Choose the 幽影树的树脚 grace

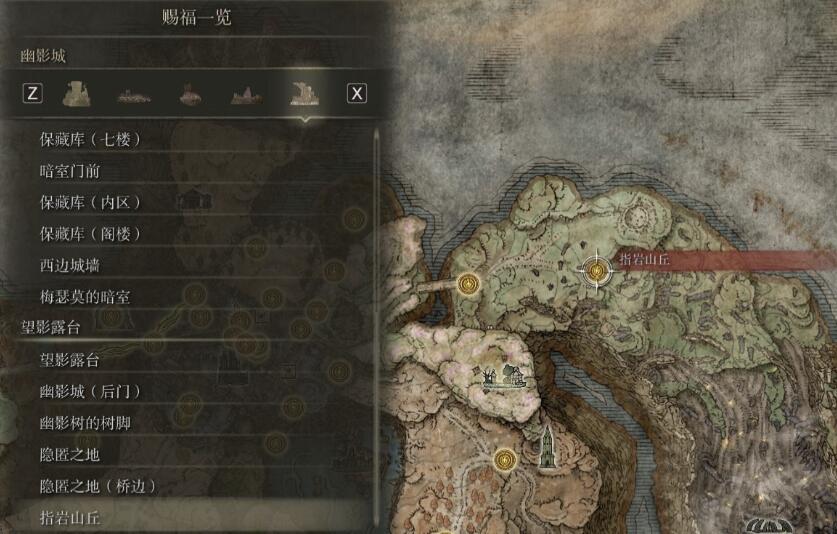tap(85, 423)
